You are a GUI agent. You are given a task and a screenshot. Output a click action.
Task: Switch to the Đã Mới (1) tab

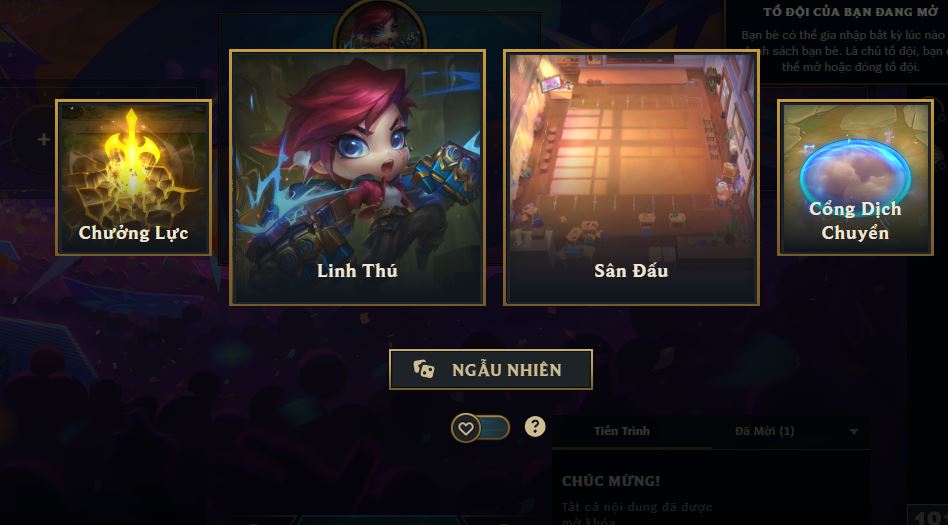tap(764, 431)
